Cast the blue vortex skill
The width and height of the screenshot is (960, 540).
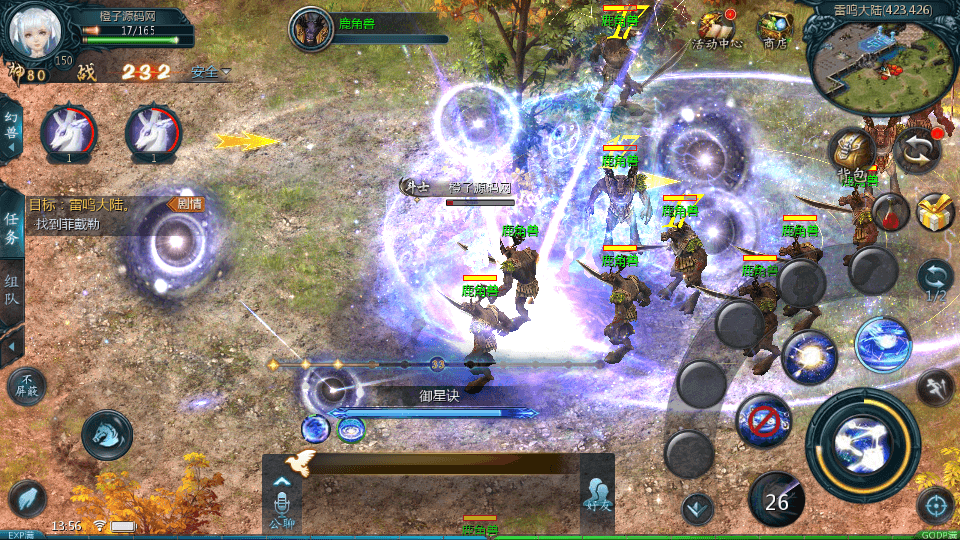point(883,344)
